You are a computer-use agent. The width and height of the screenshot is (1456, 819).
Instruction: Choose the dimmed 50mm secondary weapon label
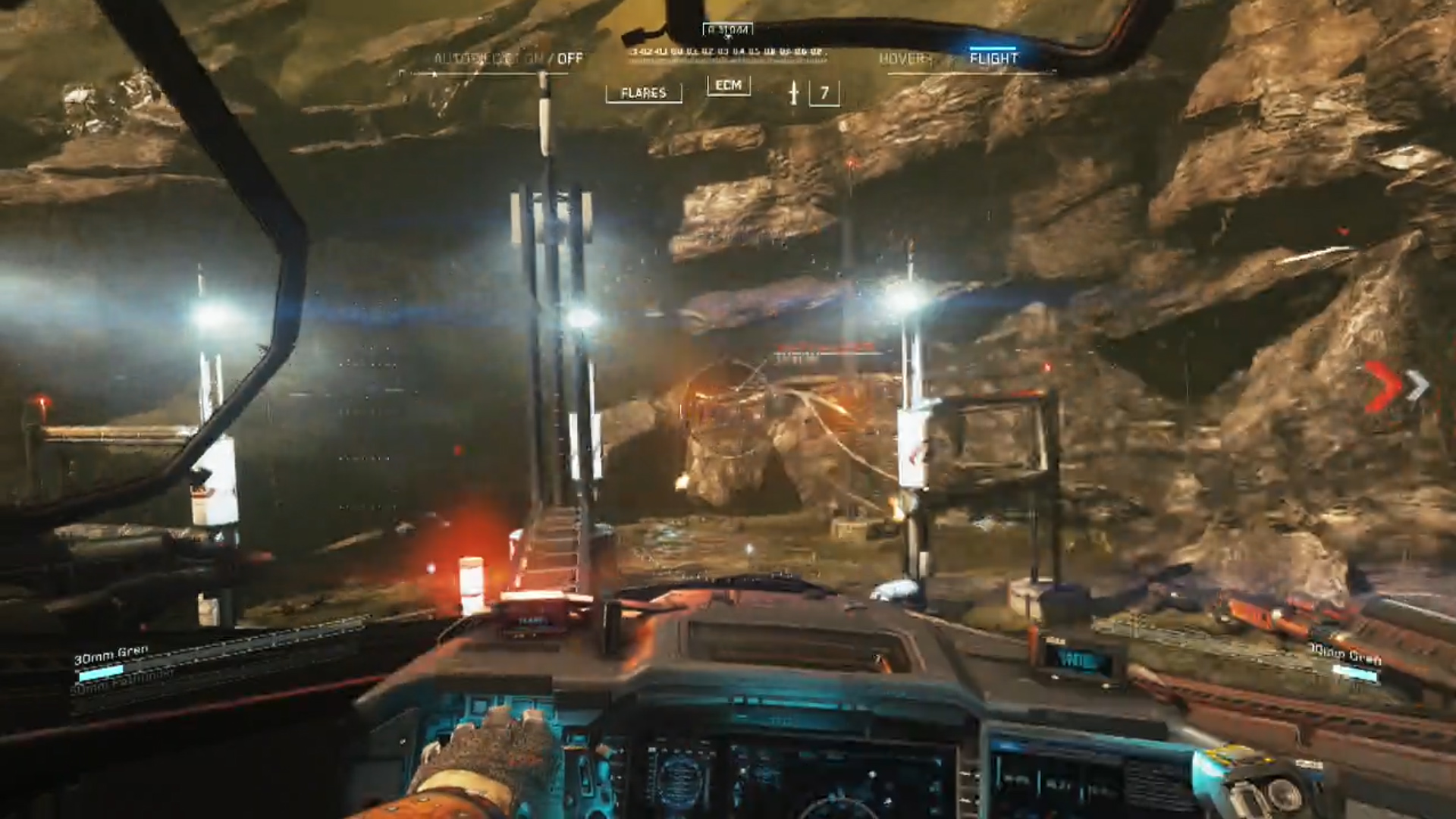click(123, 681)
